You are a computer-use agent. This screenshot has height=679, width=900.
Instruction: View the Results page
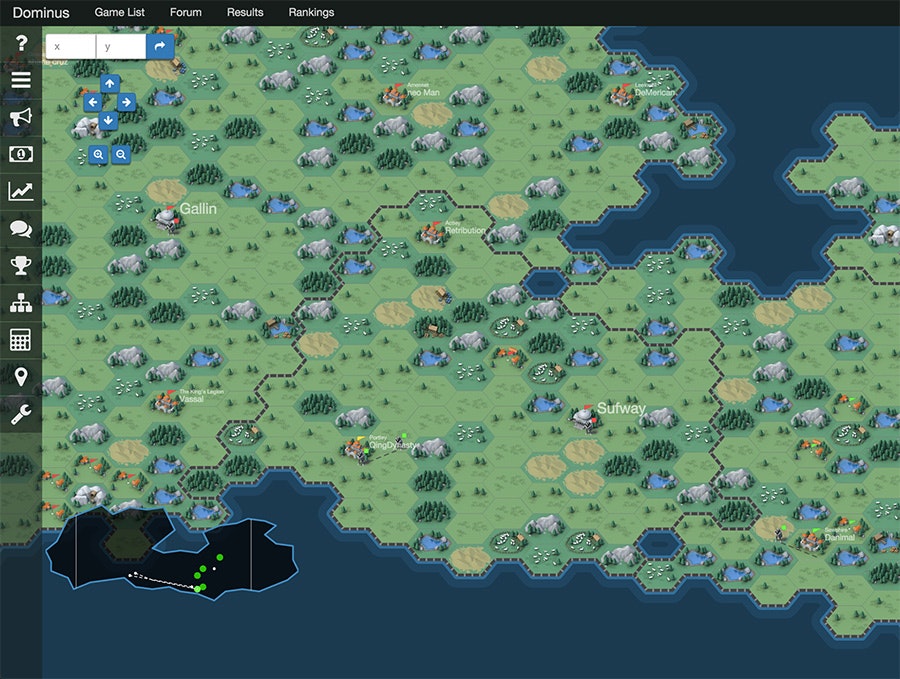(x=245, y=13)
